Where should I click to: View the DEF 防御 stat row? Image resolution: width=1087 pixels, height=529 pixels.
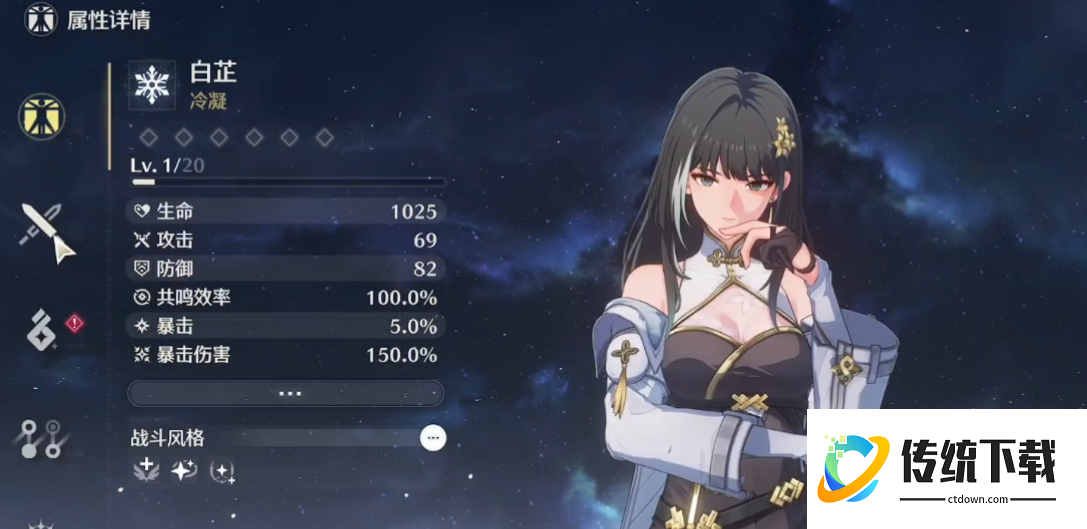tap(285, 269)
